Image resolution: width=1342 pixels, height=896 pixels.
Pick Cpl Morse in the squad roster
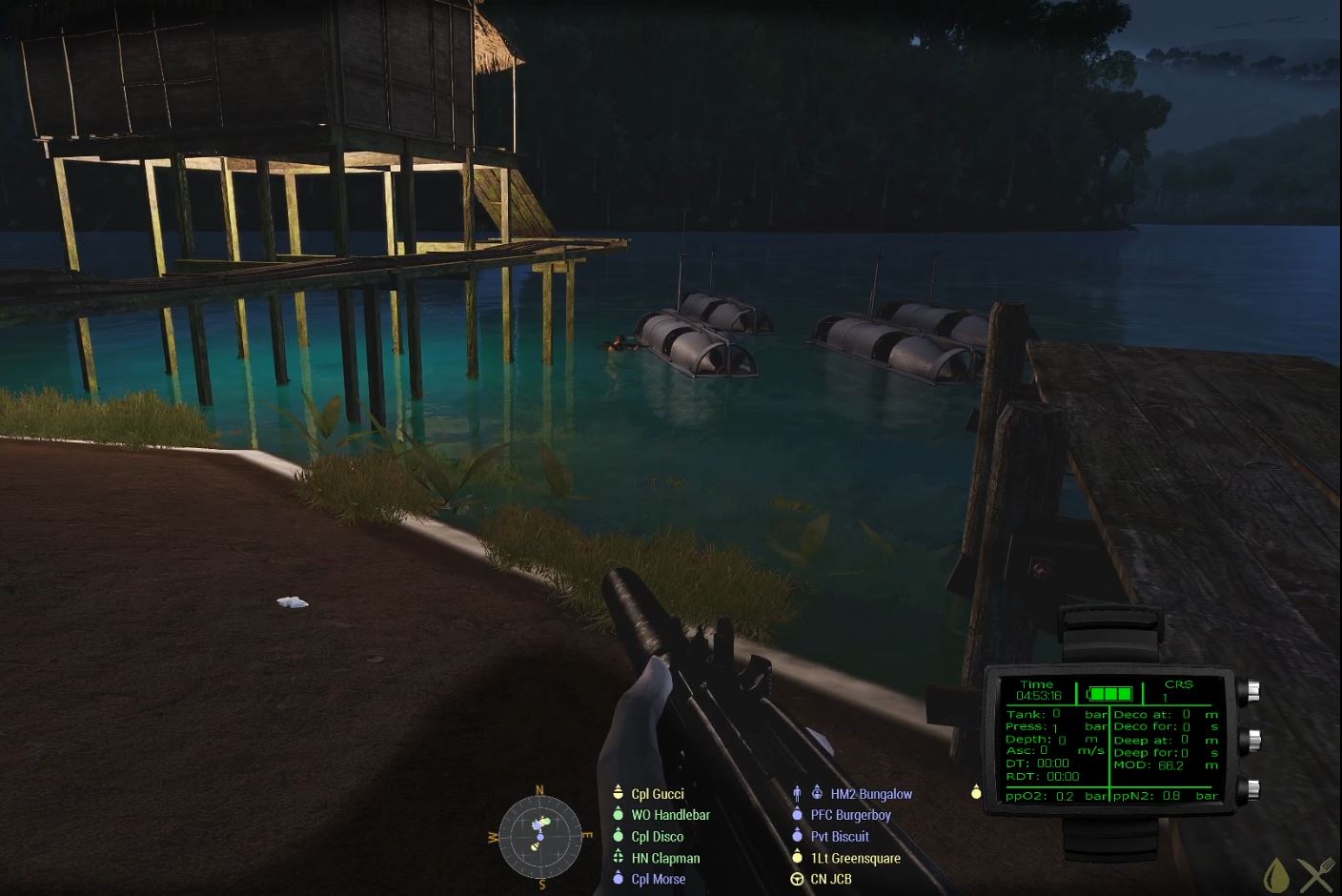(658, 879)
